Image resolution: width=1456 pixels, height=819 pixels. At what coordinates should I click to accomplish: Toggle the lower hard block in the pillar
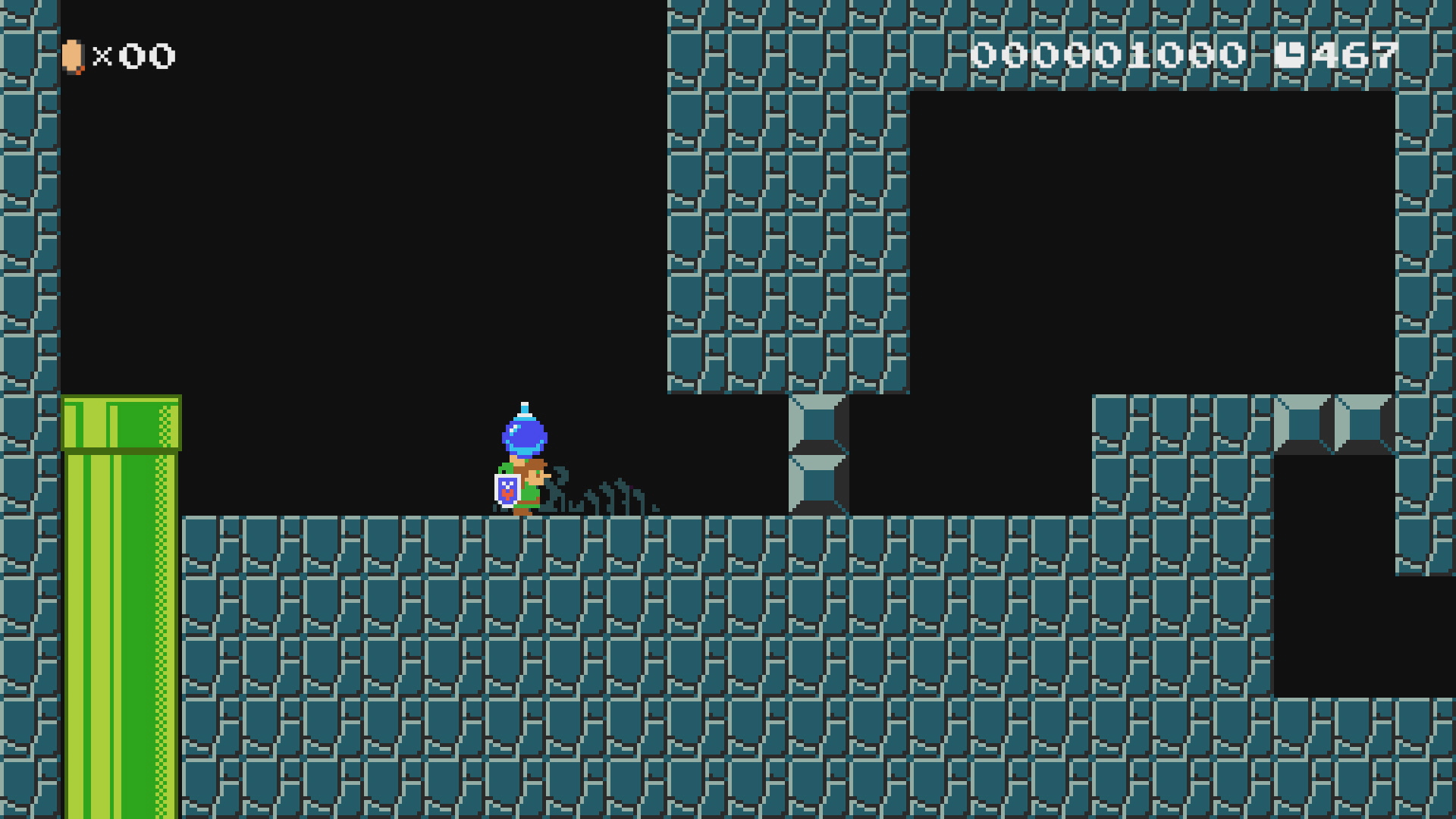coord(819,485)
